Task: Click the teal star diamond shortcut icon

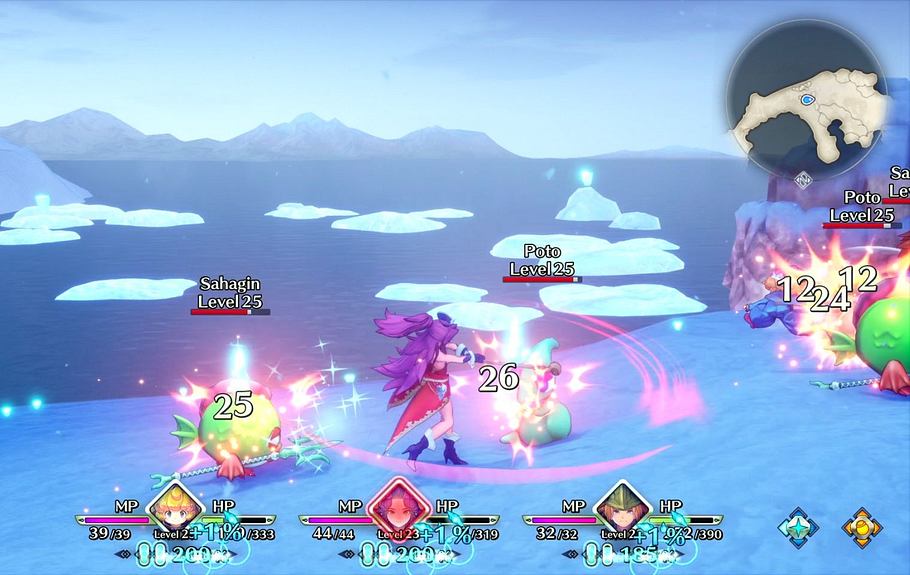Action: click(798, 527)
